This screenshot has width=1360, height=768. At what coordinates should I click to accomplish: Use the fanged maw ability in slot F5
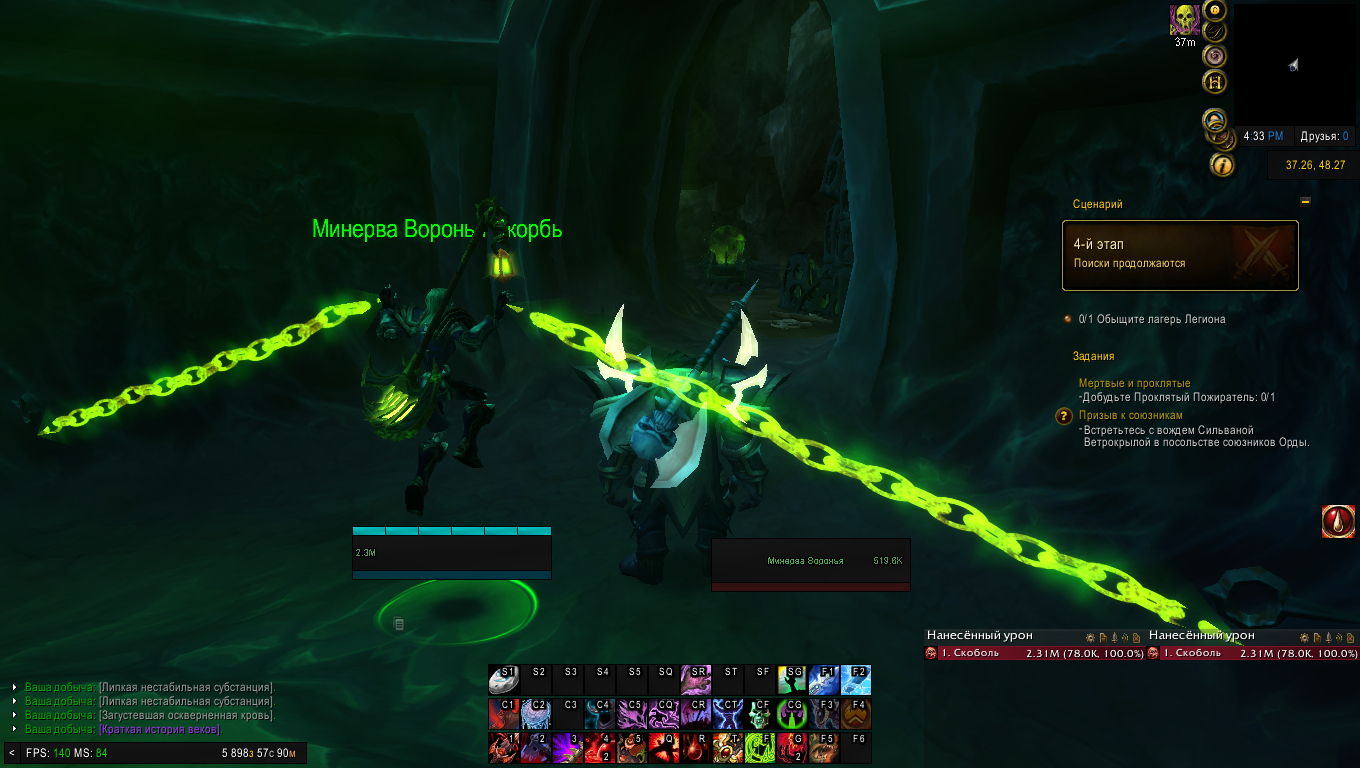tap(824, 747)
